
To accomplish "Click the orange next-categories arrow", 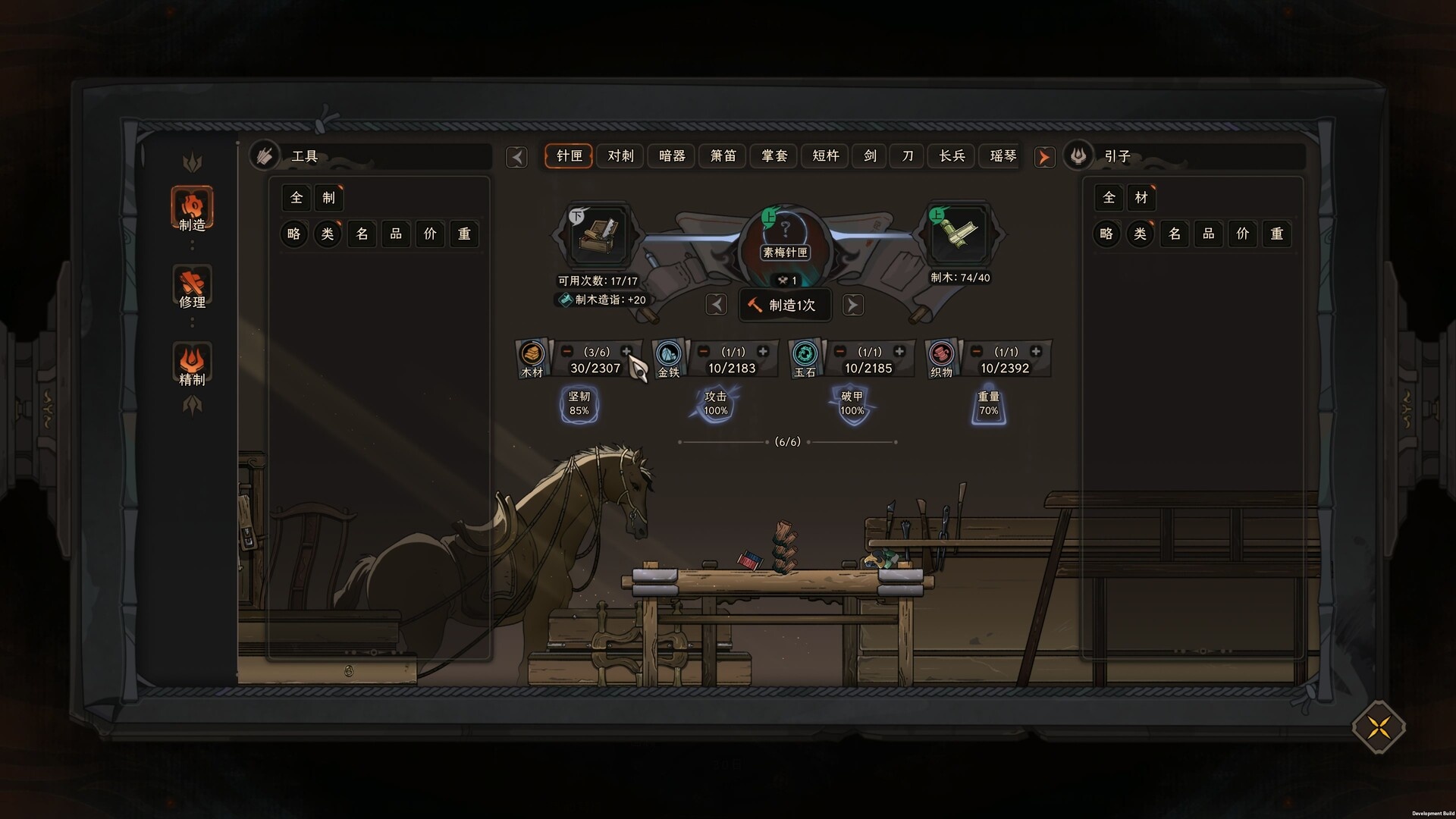I will point(1044,157).
